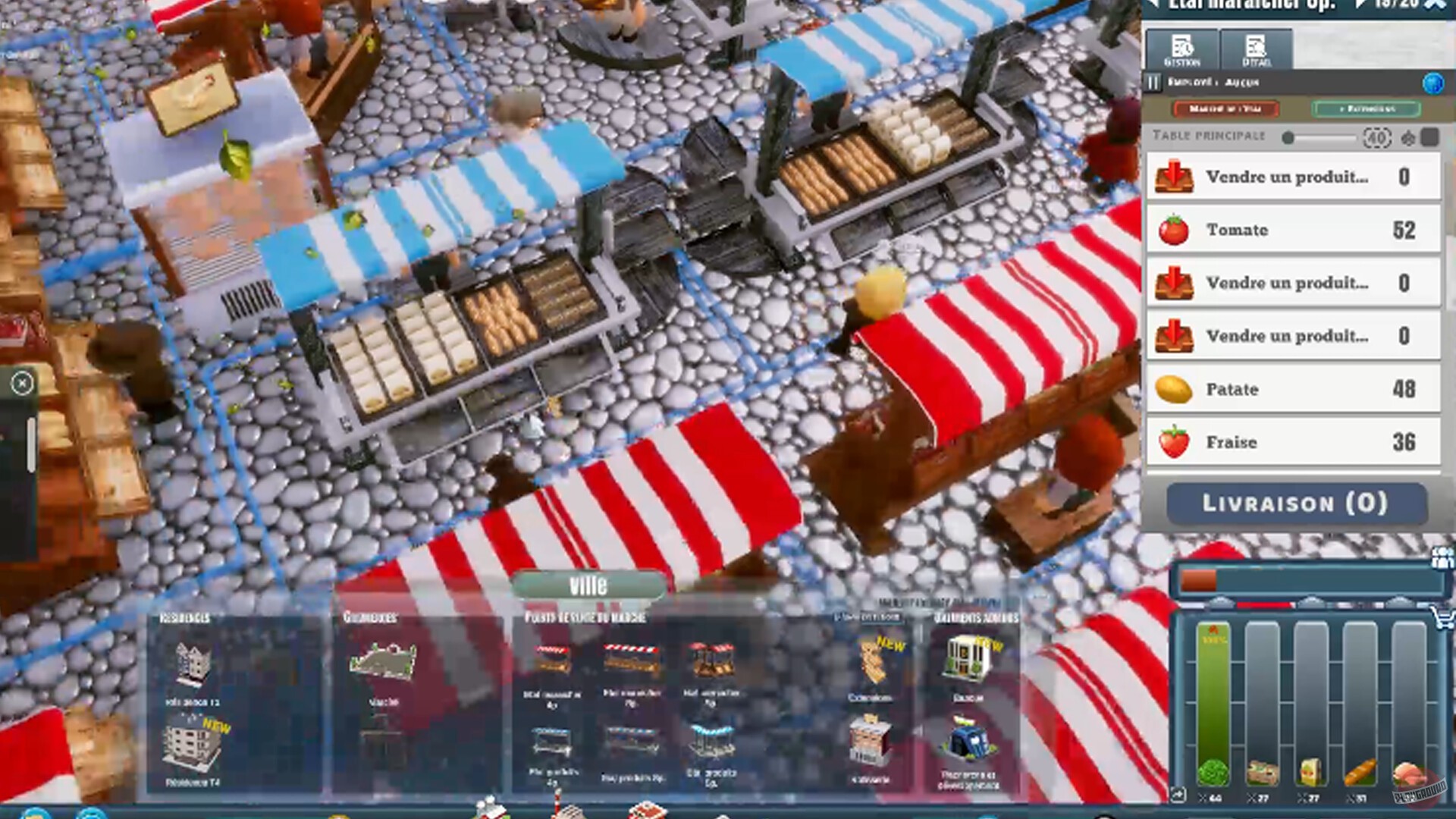Pause the stall with the pause toggle
The width and height of the screenshot is (1456, 819).
pyautogui.click(x=1153, y=83)
